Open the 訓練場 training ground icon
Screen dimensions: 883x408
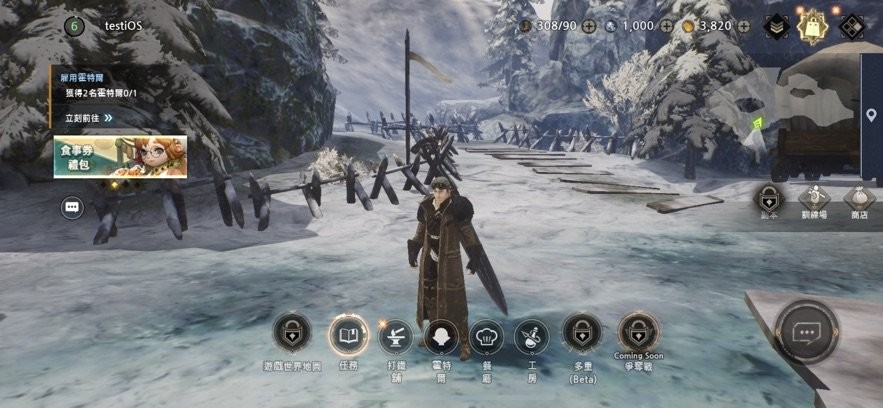pos(814,197)
